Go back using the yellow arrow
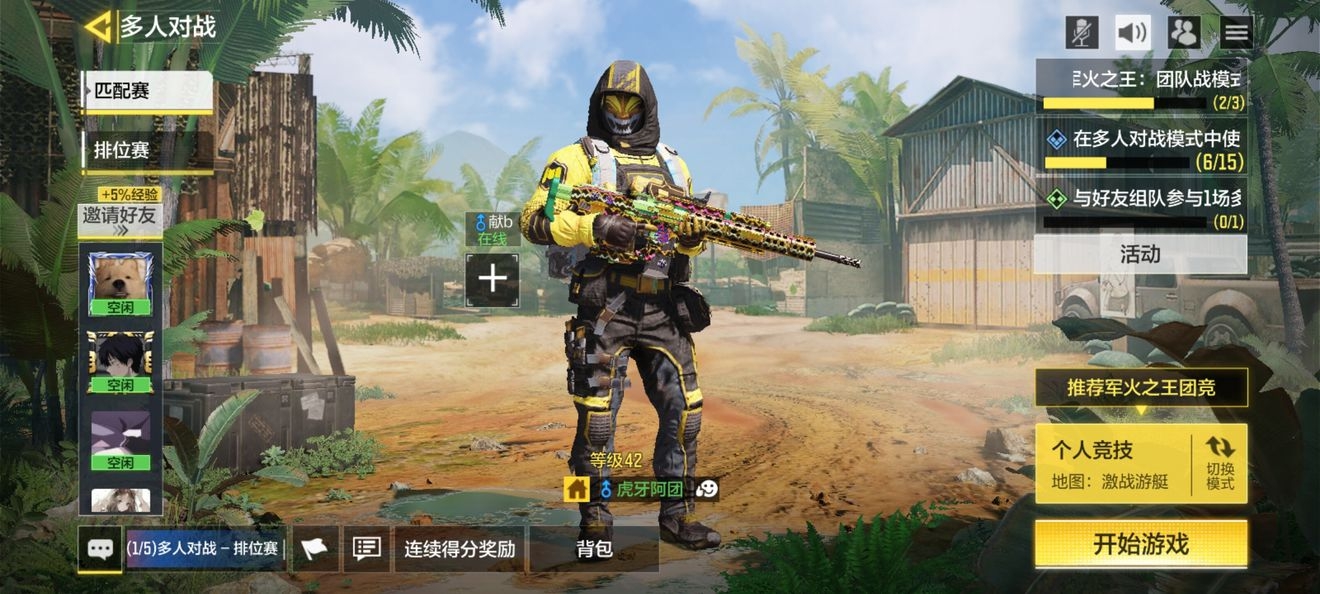The height and width of the screenshot is (594, 1320). (x=98, y=27)
